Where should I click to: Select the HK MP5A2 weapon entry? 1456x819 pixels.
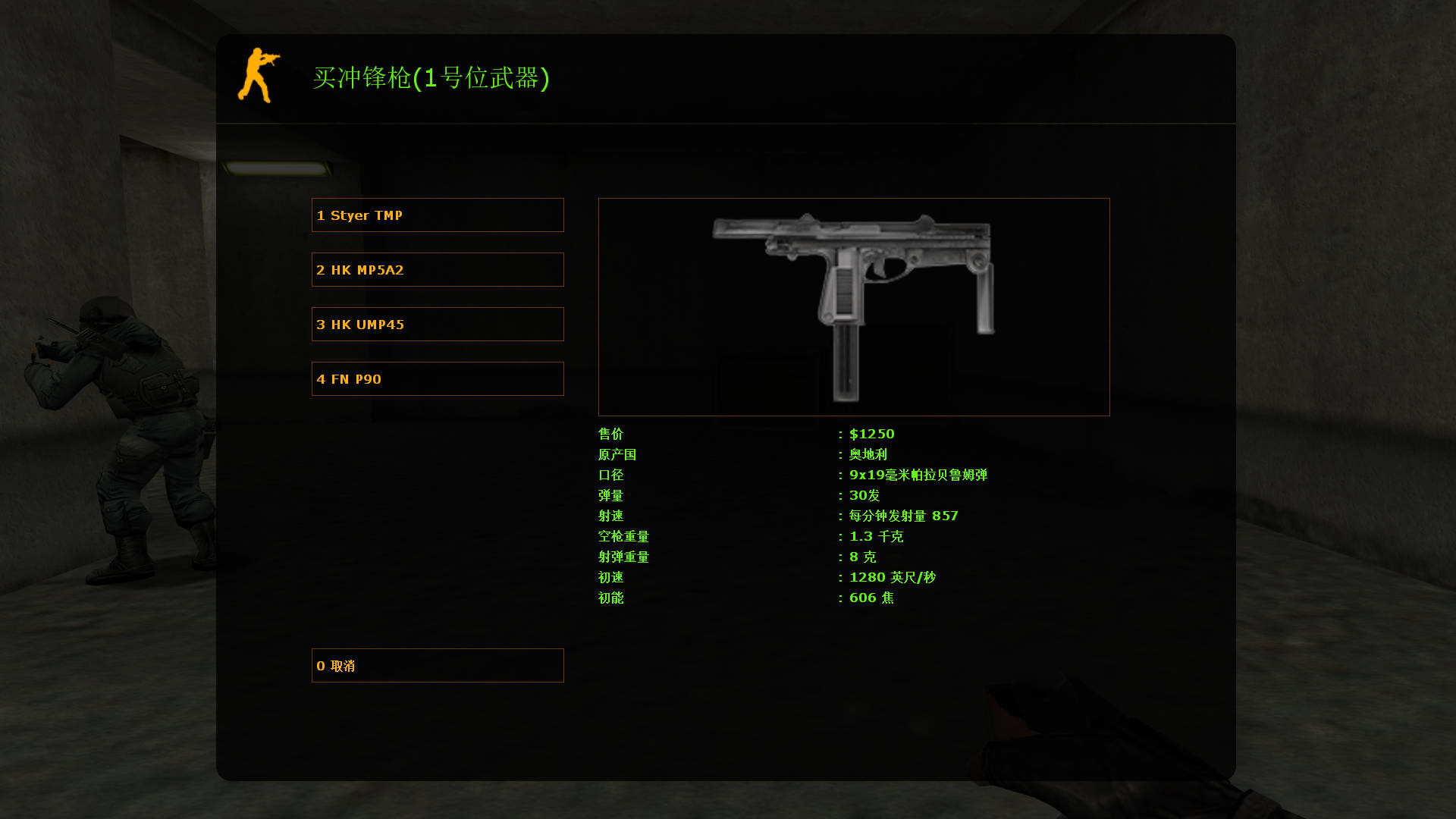[437, 269]
